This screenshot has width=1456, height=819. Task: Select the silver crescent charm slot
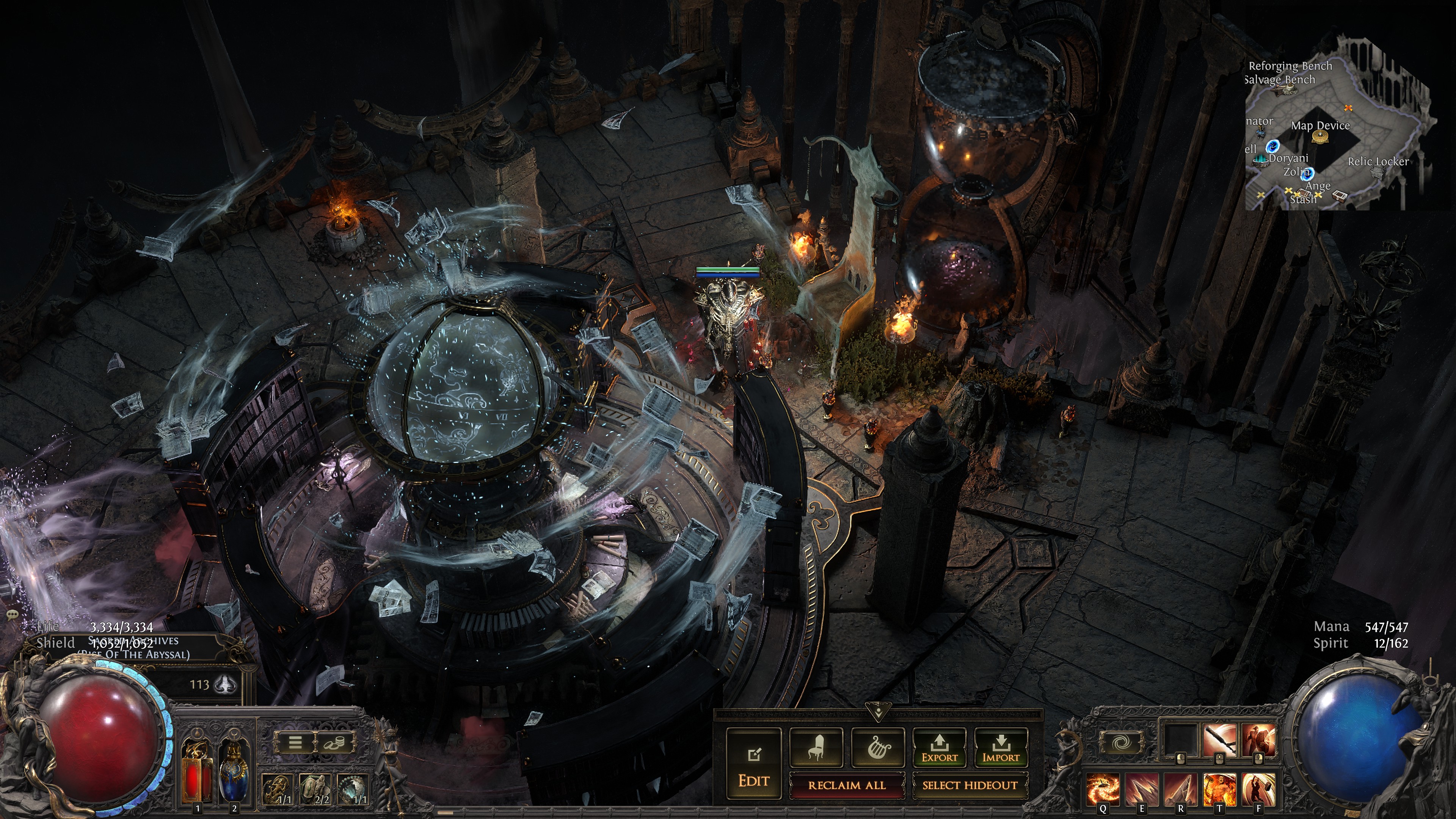click(352, 789)
